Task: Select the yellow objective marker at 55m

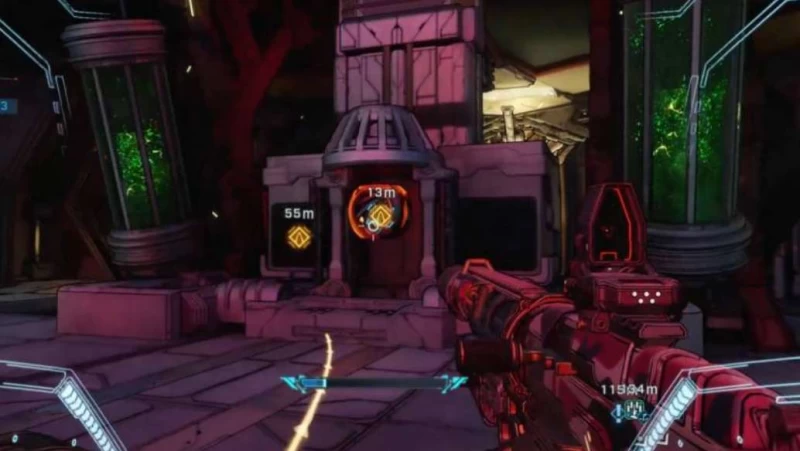Action: coord(297,237)
